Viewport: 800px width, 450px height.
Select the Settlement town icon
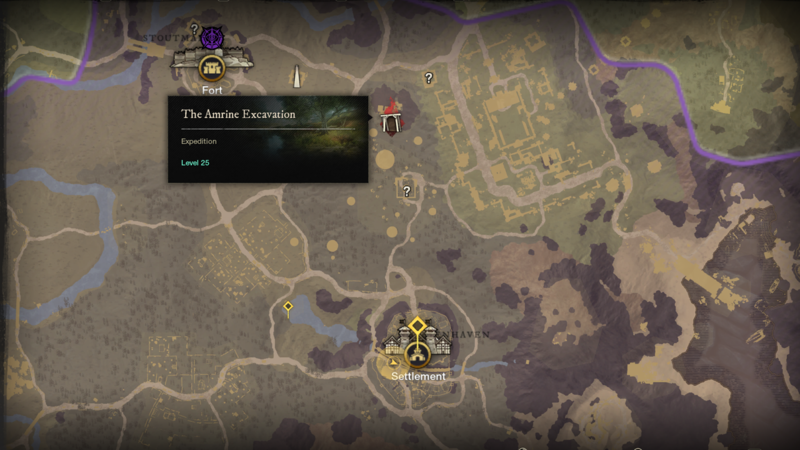coord(418,353)
